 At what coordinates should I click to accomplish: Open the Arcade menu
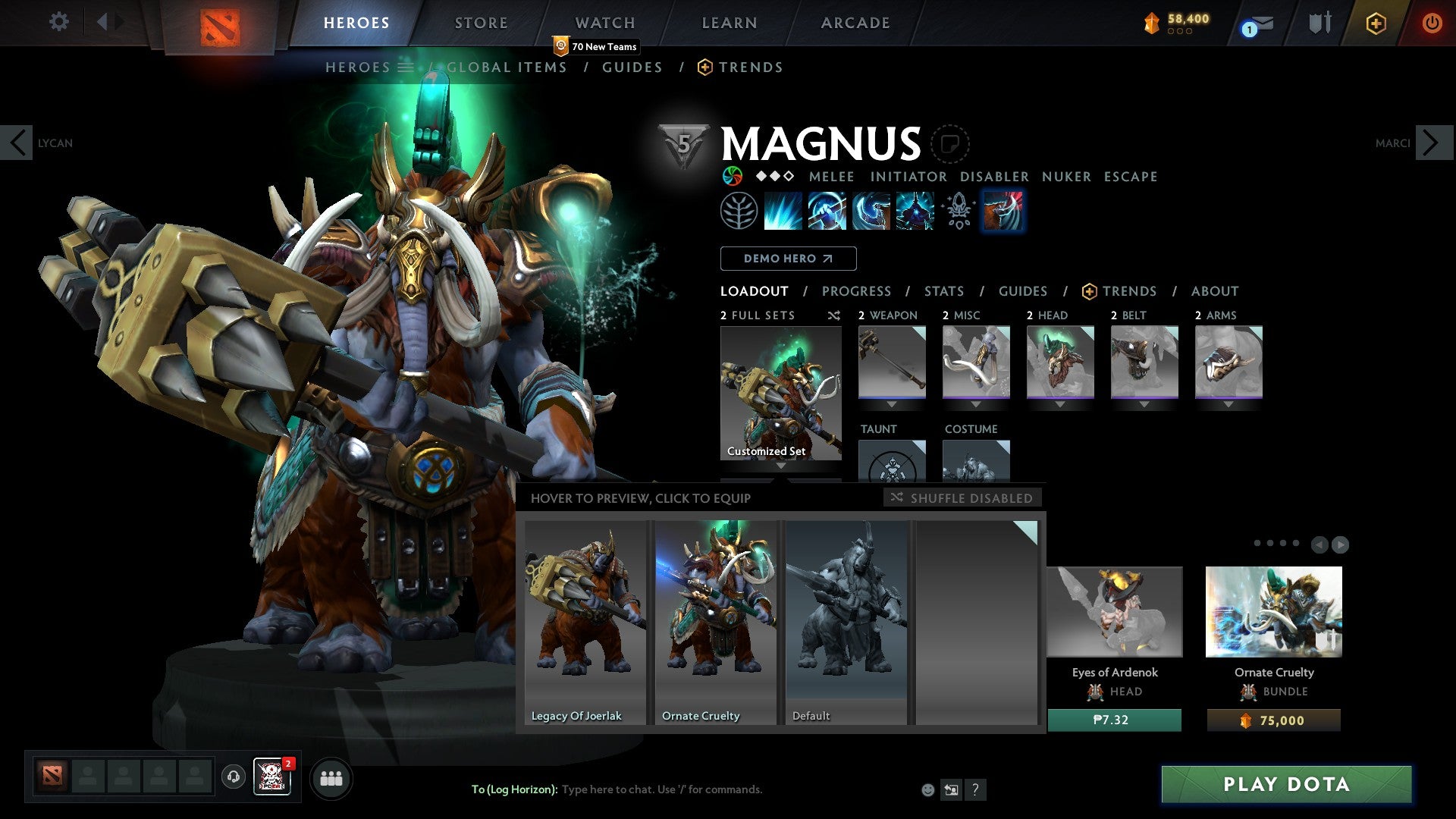point(855,23)
